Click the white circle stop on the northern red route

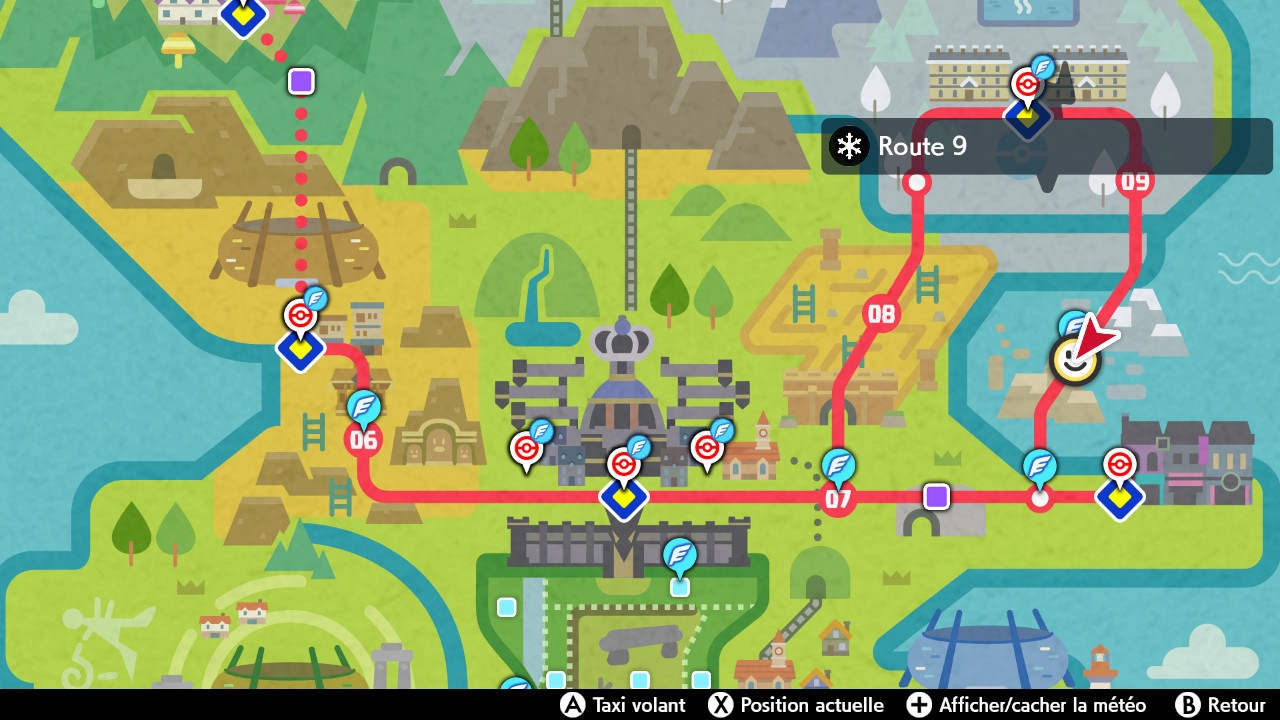[917, 183]
